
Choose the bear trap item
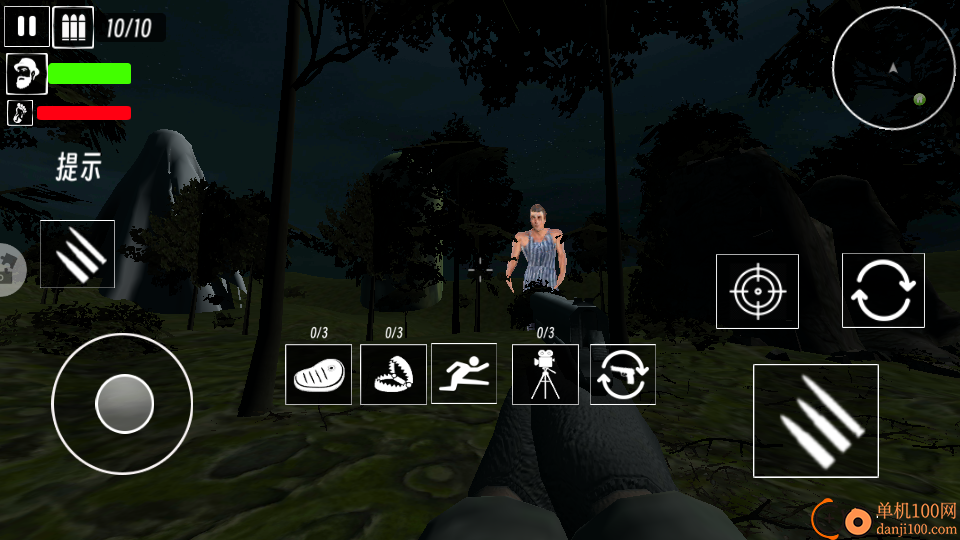(394, 375)
